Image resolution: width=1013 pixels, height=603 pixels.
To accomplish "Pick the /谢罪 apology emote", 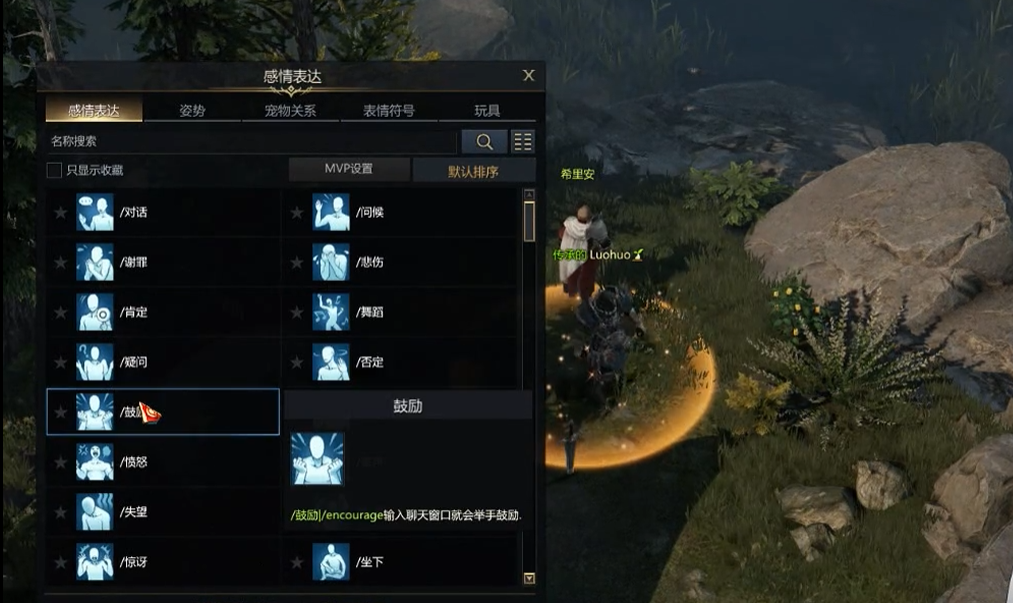I will (133, 262).
